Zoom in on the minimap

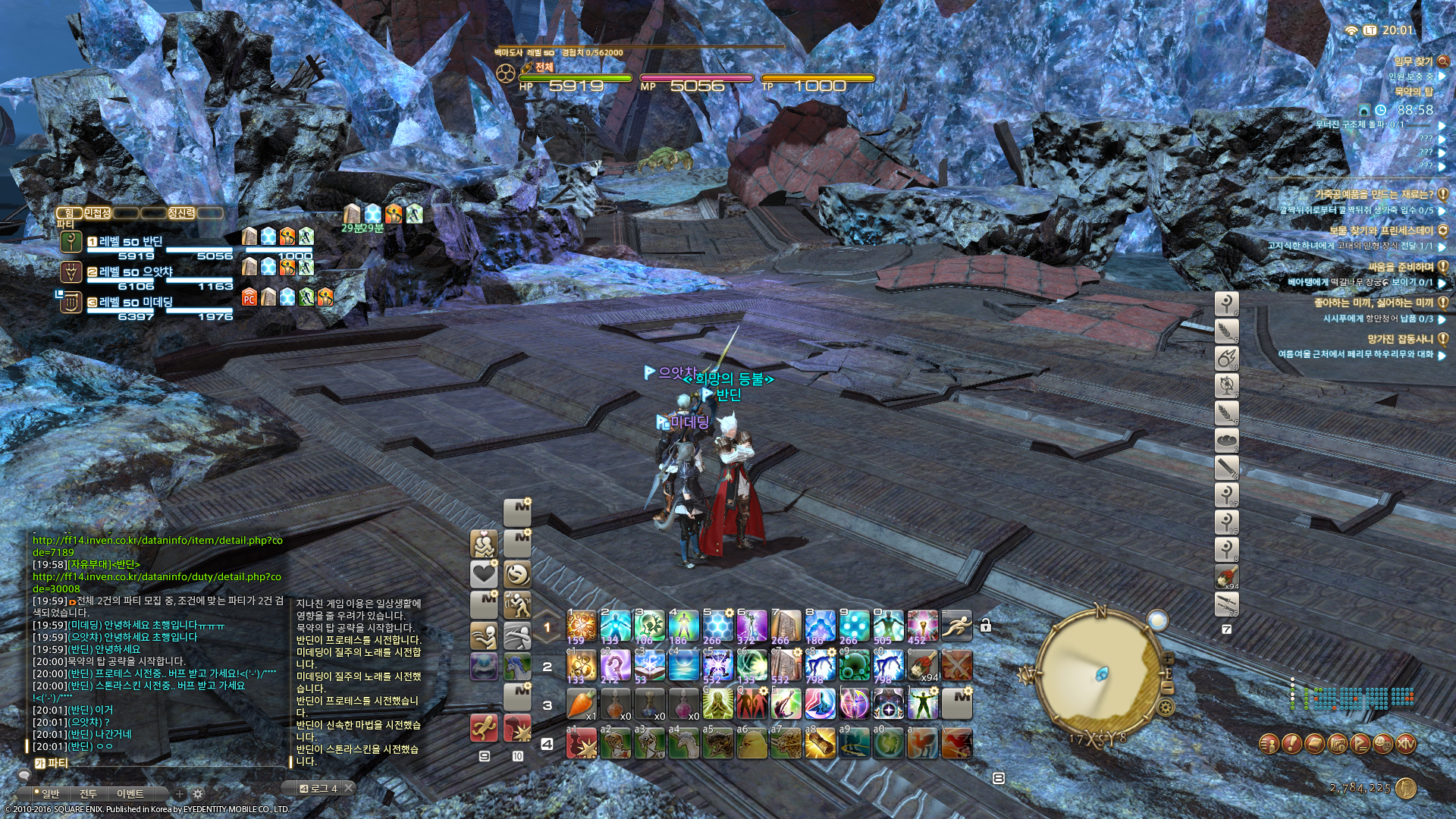1168,658
